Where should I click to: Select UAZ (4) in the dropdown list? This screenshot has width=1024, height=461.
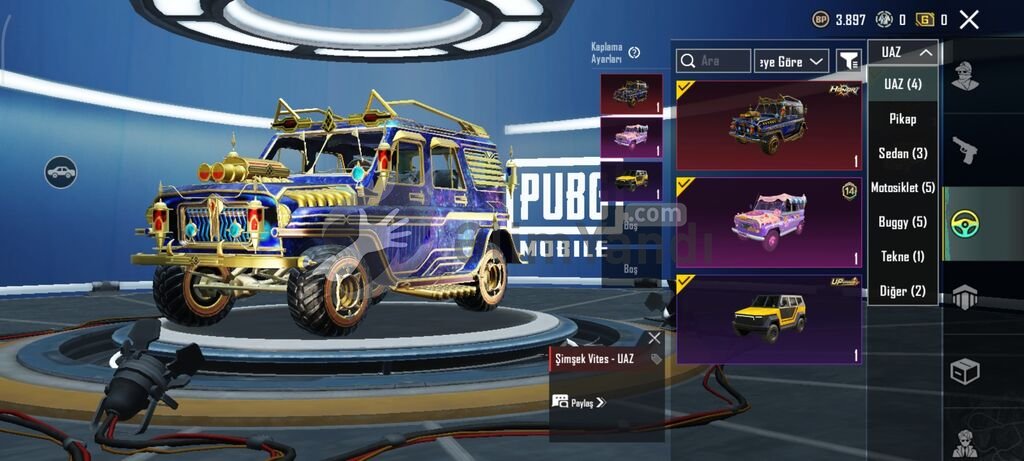tap(902, 85)
